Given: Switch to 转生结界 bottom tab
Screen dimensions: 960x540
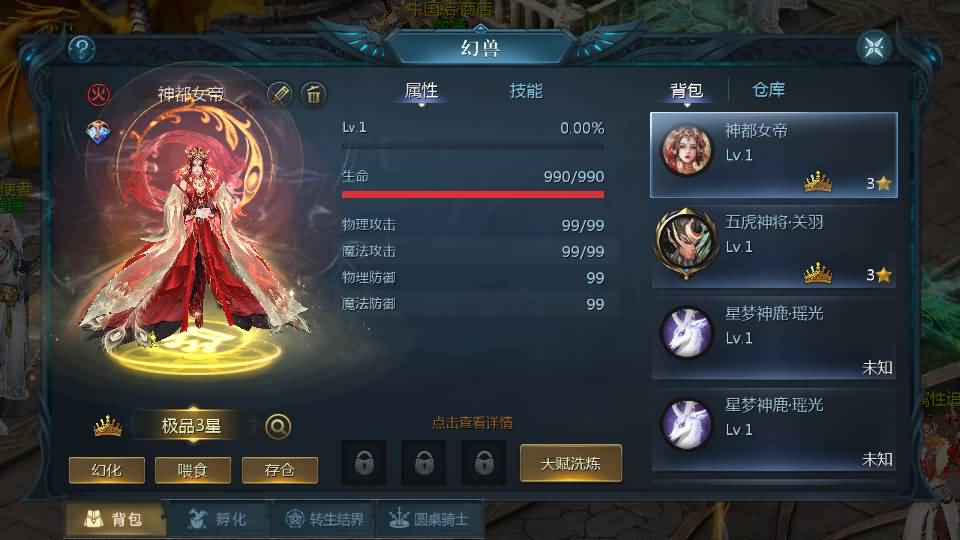Looking at the screenshot, I should pyautogui.click(x=325, y=519).
